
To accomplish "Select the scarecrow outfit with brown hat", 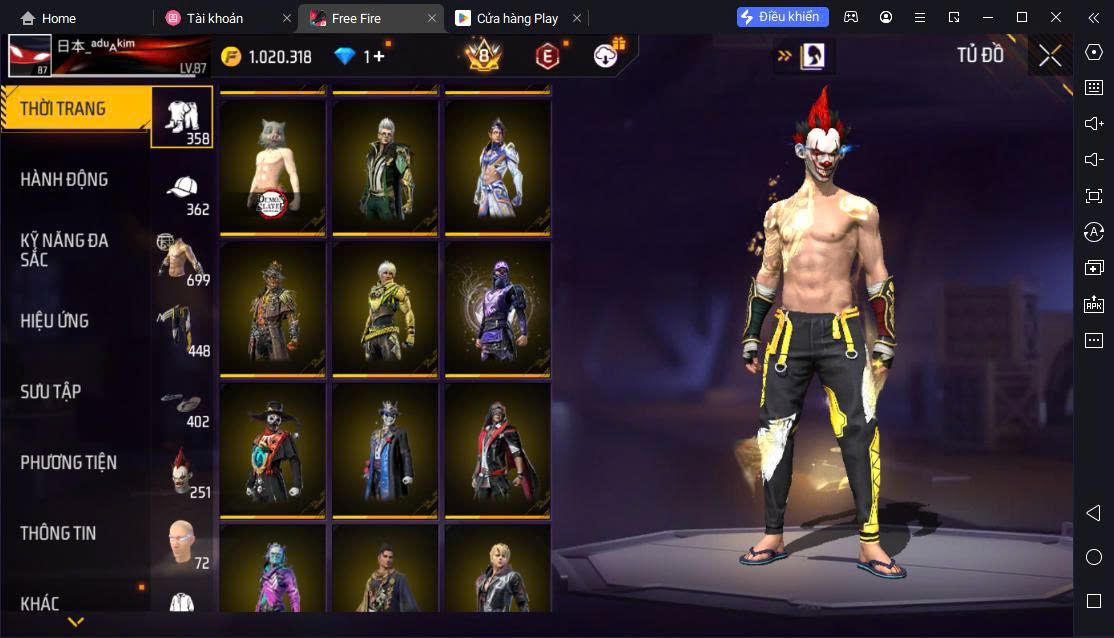I will click(273, 307).
